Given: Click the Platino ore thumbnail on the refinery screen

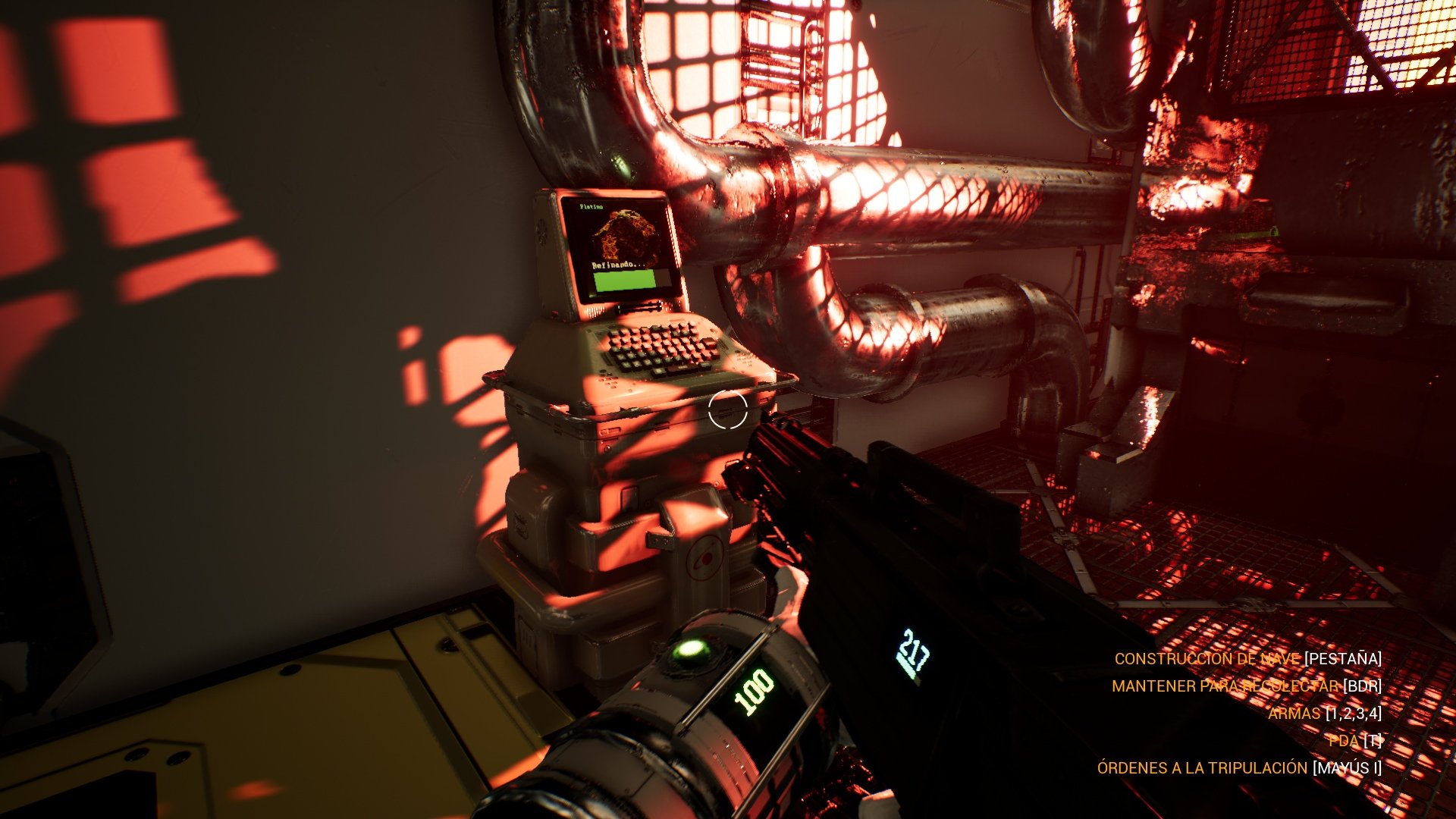Looking at the screenshot, I should pyautogui.click(x=627, y=234).
